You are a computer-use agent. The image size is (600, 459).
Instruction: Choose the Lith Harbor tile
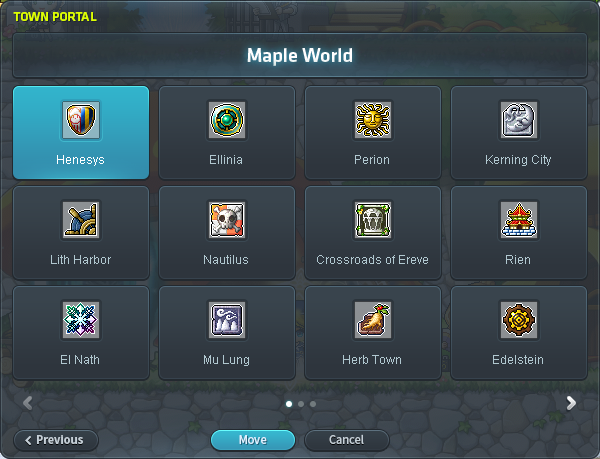tap(81, 232)
